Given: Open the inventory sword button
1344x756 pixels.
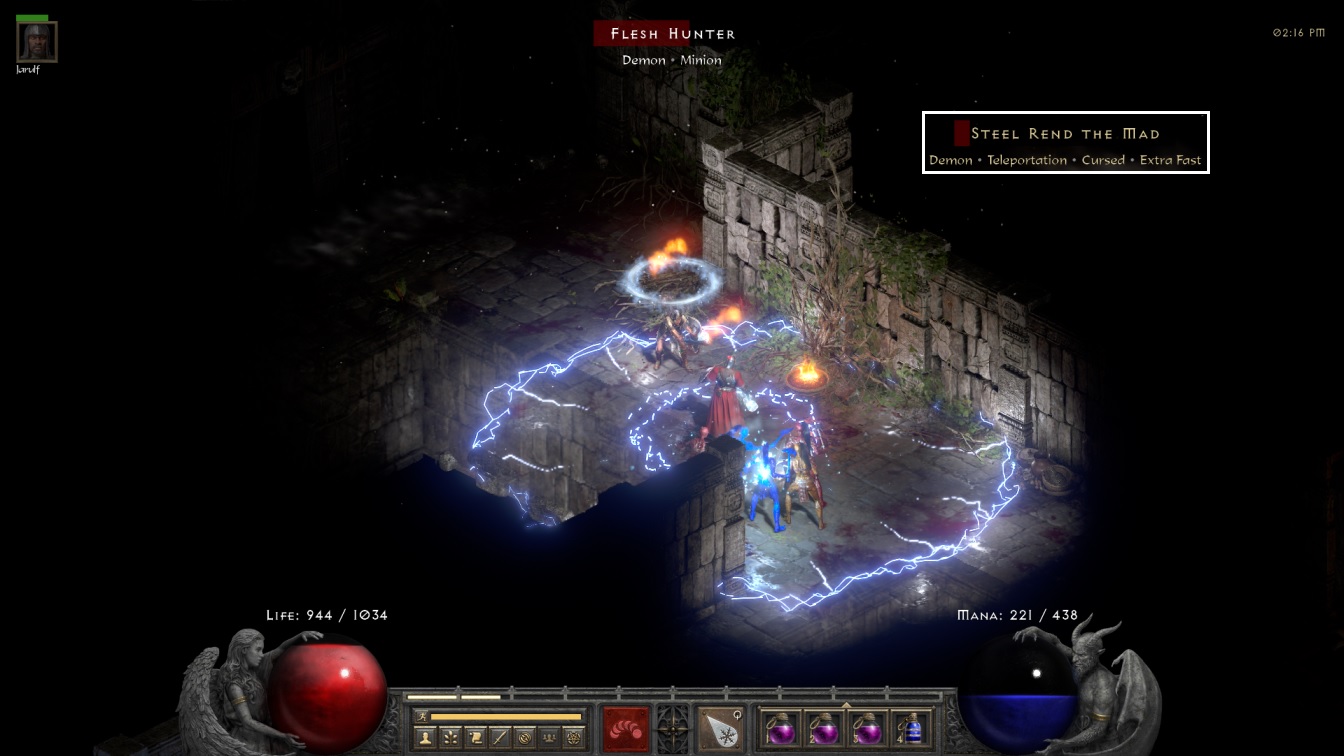Looking at the screenshot, I should pyautogui.click(x=500, y=739).
